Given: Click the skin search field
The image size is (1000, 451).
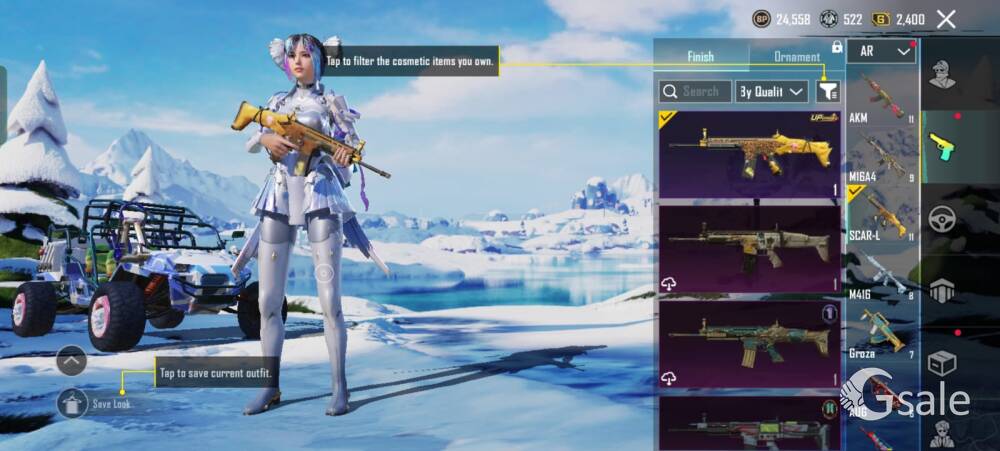Looking at the screenshot, I should point(695,91).
